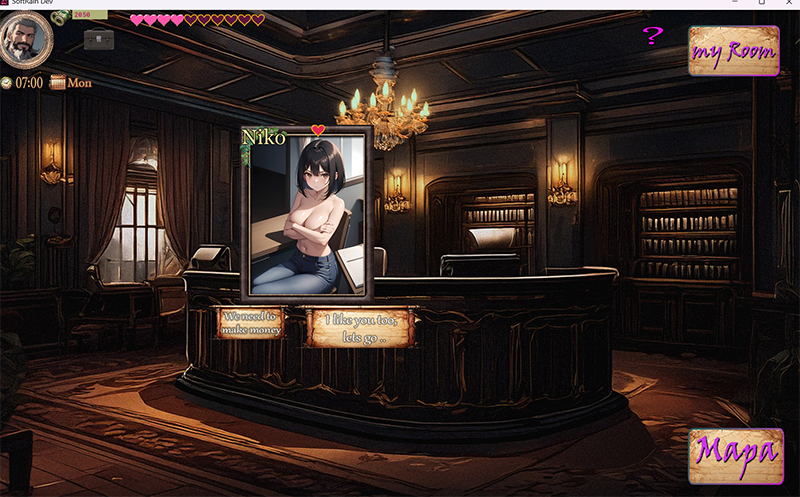800x497 pixels.
Task: Click Niko's character portrait card
Action: [305, 212]
